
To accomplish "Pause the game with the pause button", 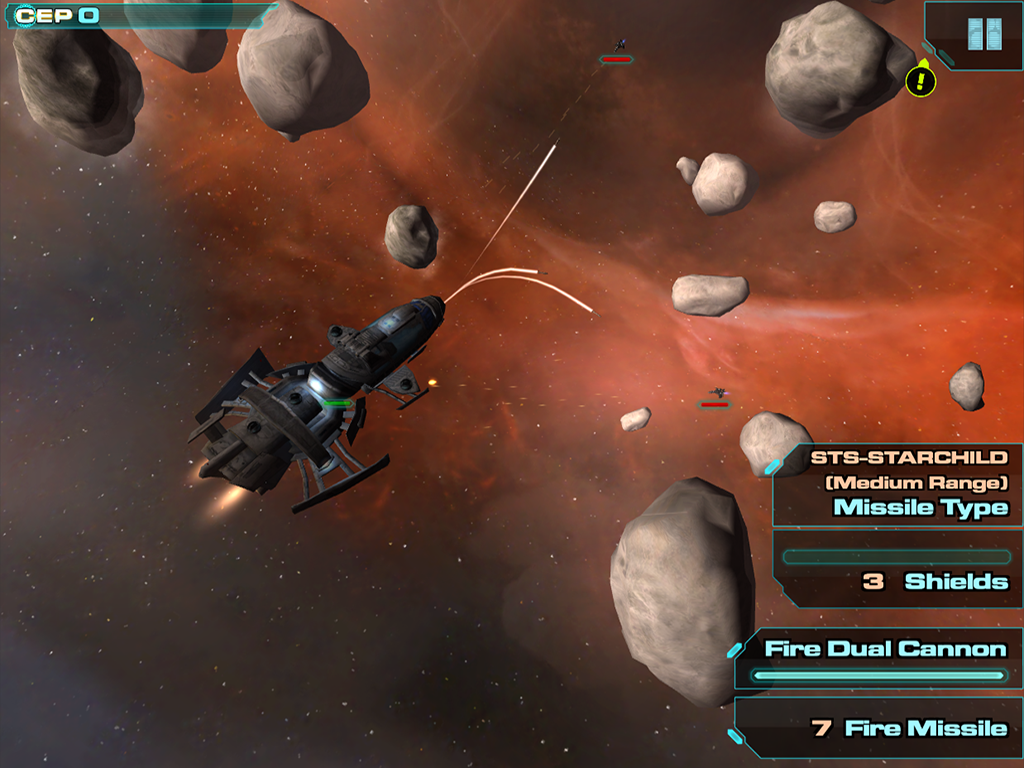I will 984,34.
